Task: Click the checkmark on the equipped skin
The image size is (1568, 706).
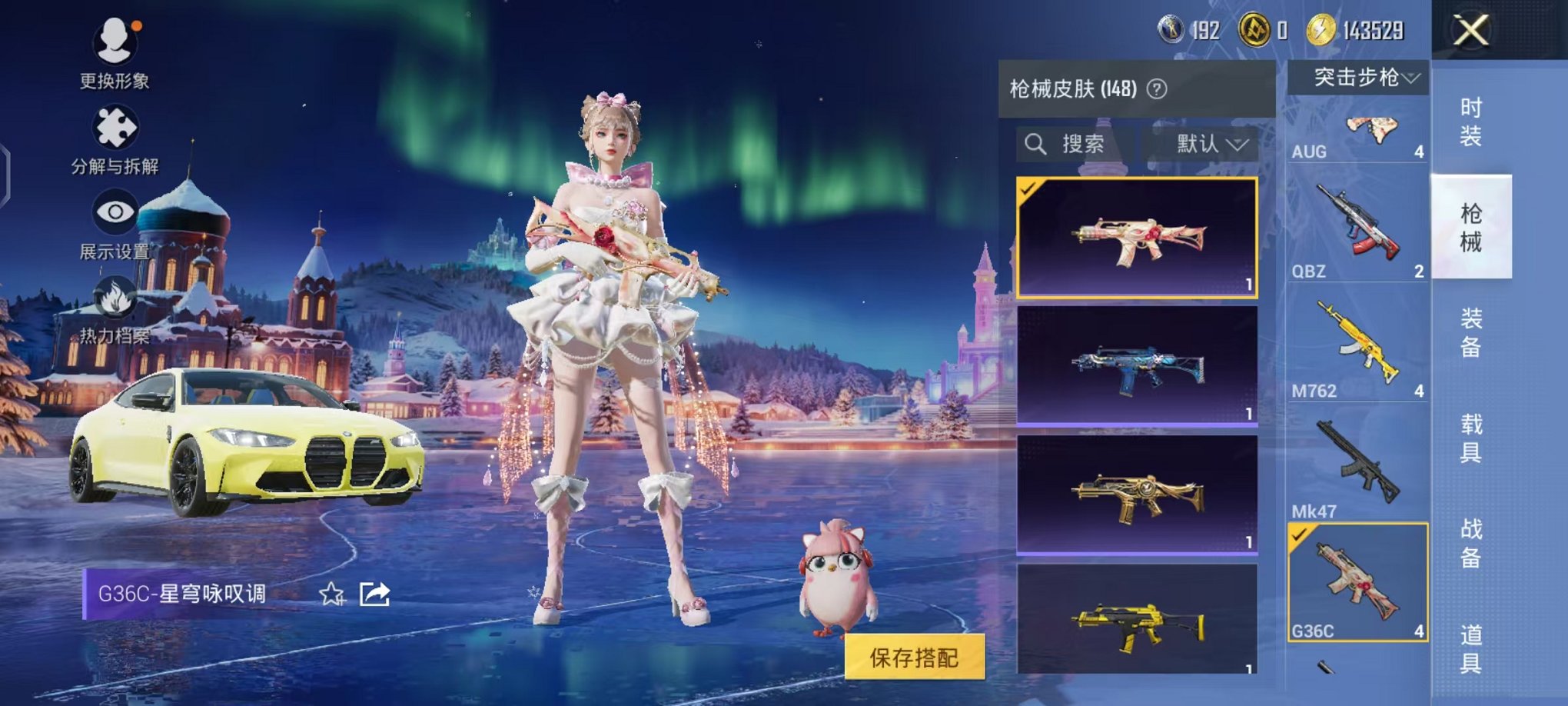Action: click(x=1028, y=188)
